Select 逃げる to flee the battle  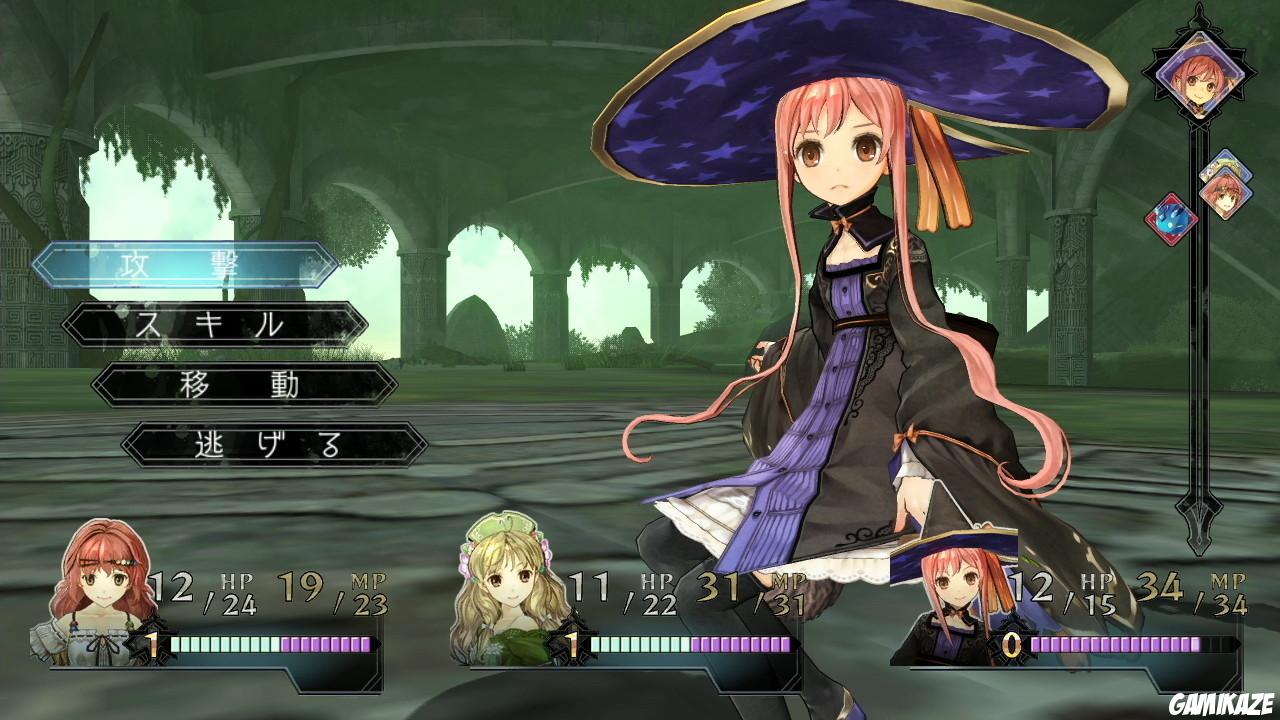[x=270, y=442]
